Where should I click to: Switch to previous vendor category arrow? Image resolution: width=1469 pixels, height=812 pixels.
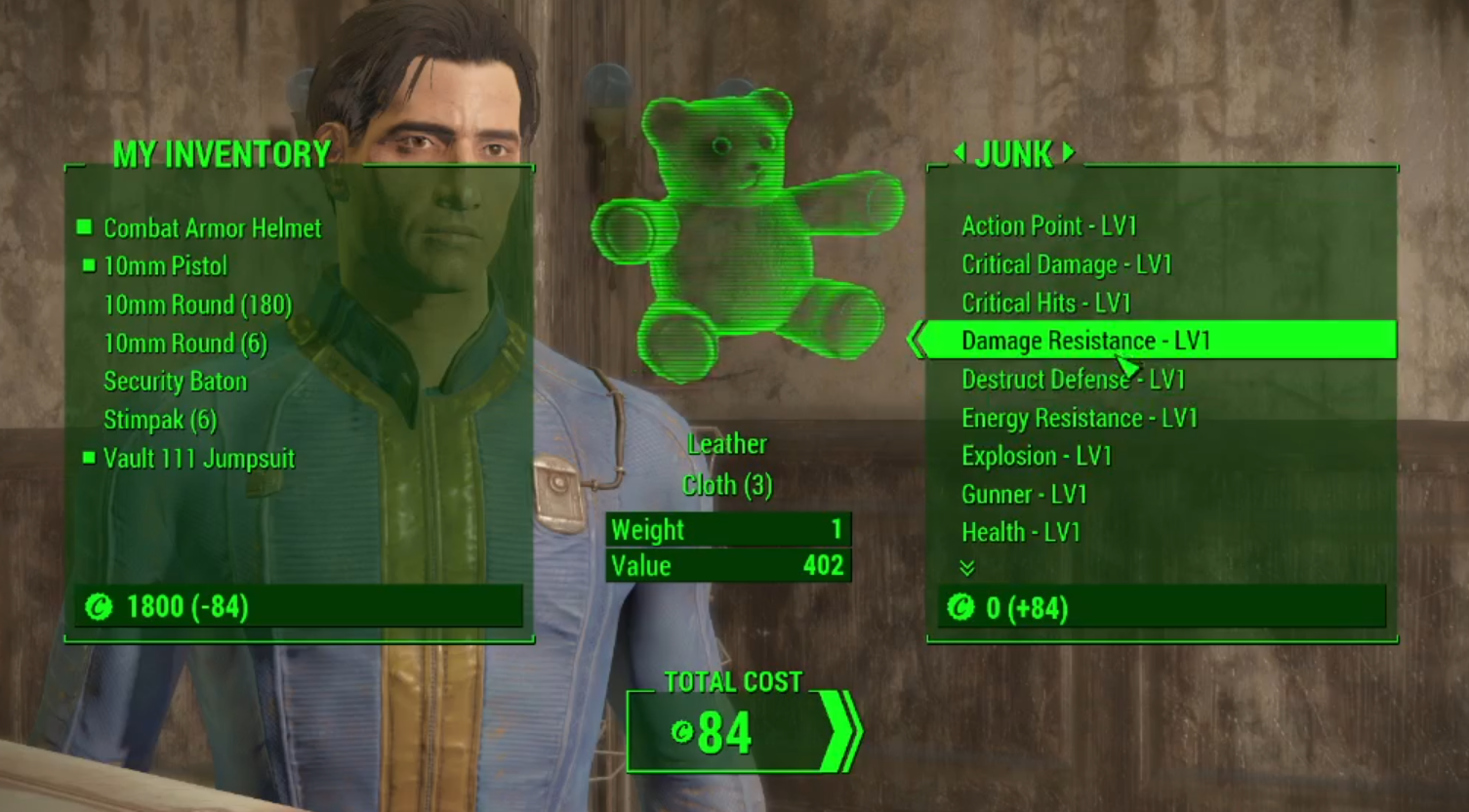coord(959,152)
